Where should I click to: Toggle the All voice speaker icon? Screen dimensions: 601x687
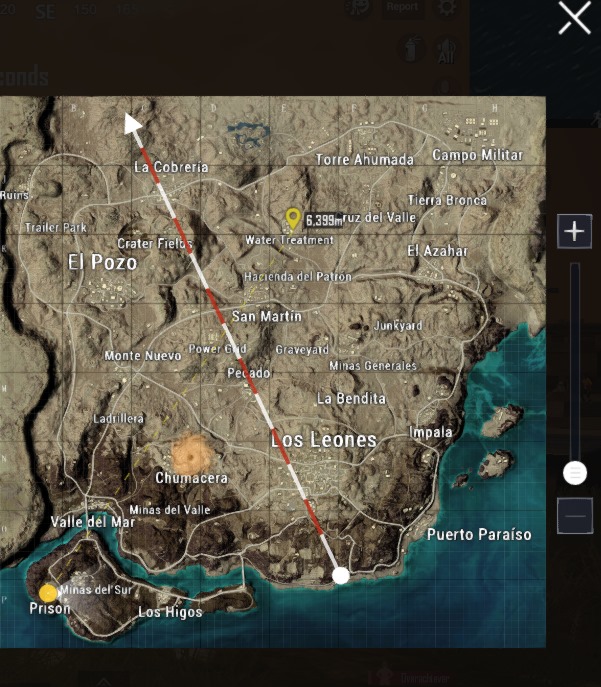coord(446,50)
